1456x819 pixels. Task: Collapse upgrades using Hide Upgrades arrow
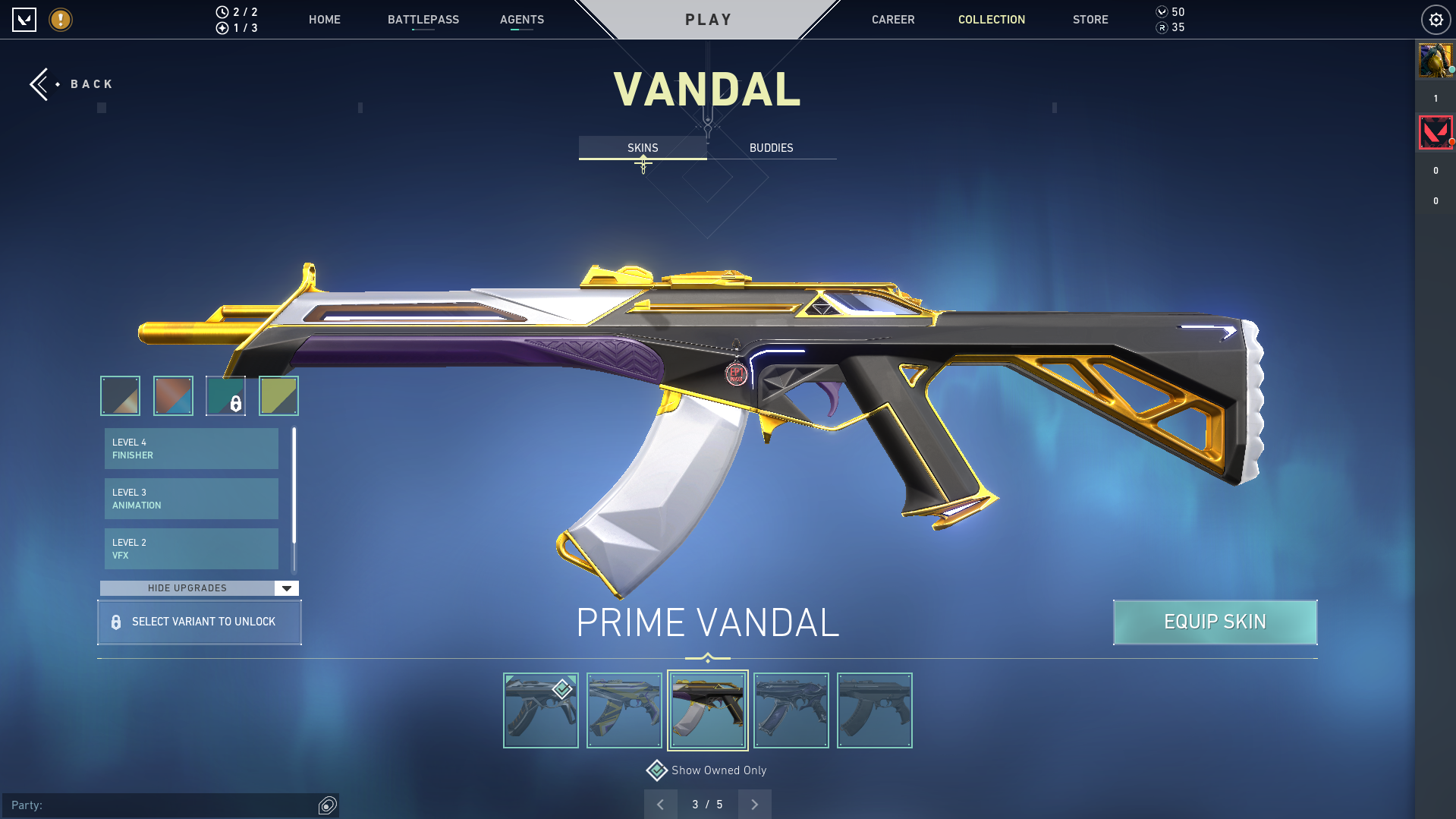[x=286, y=587]
